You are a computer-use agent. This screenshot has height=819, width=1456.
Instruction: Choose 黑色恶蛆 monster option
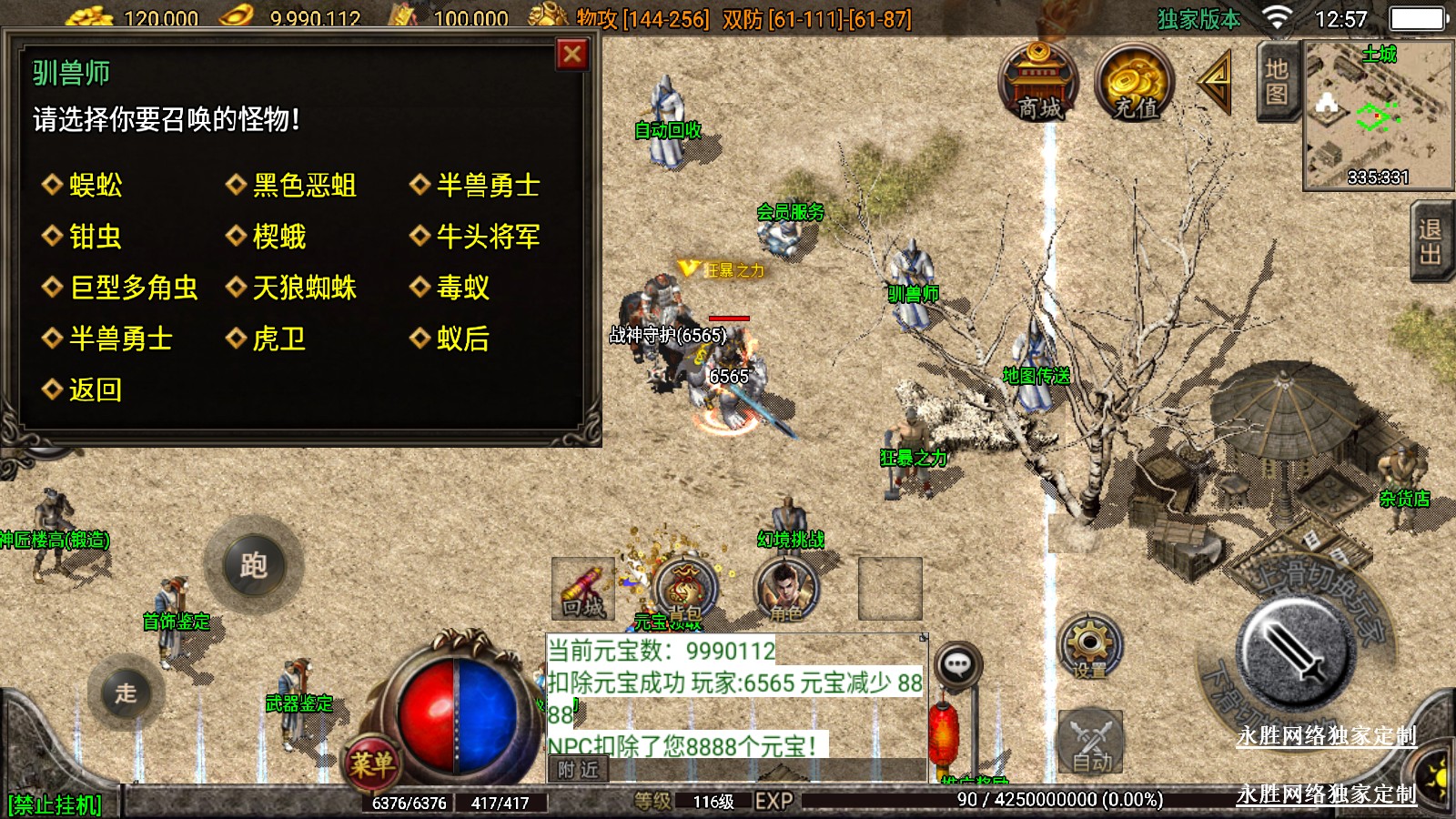(x=304, y=186)
